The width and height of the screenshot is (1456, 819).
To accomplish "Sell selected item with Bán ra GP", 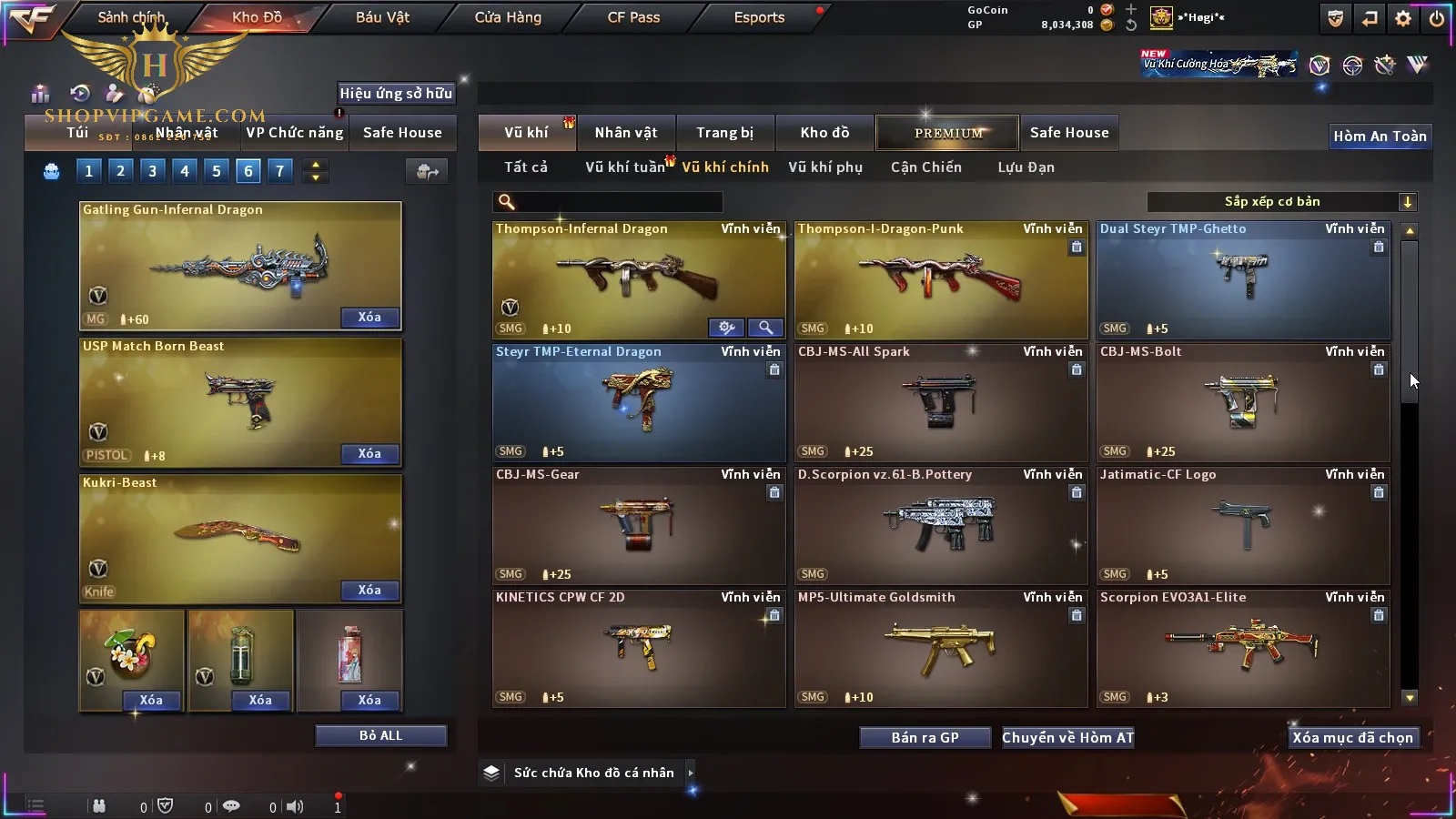I will [925, 738].
